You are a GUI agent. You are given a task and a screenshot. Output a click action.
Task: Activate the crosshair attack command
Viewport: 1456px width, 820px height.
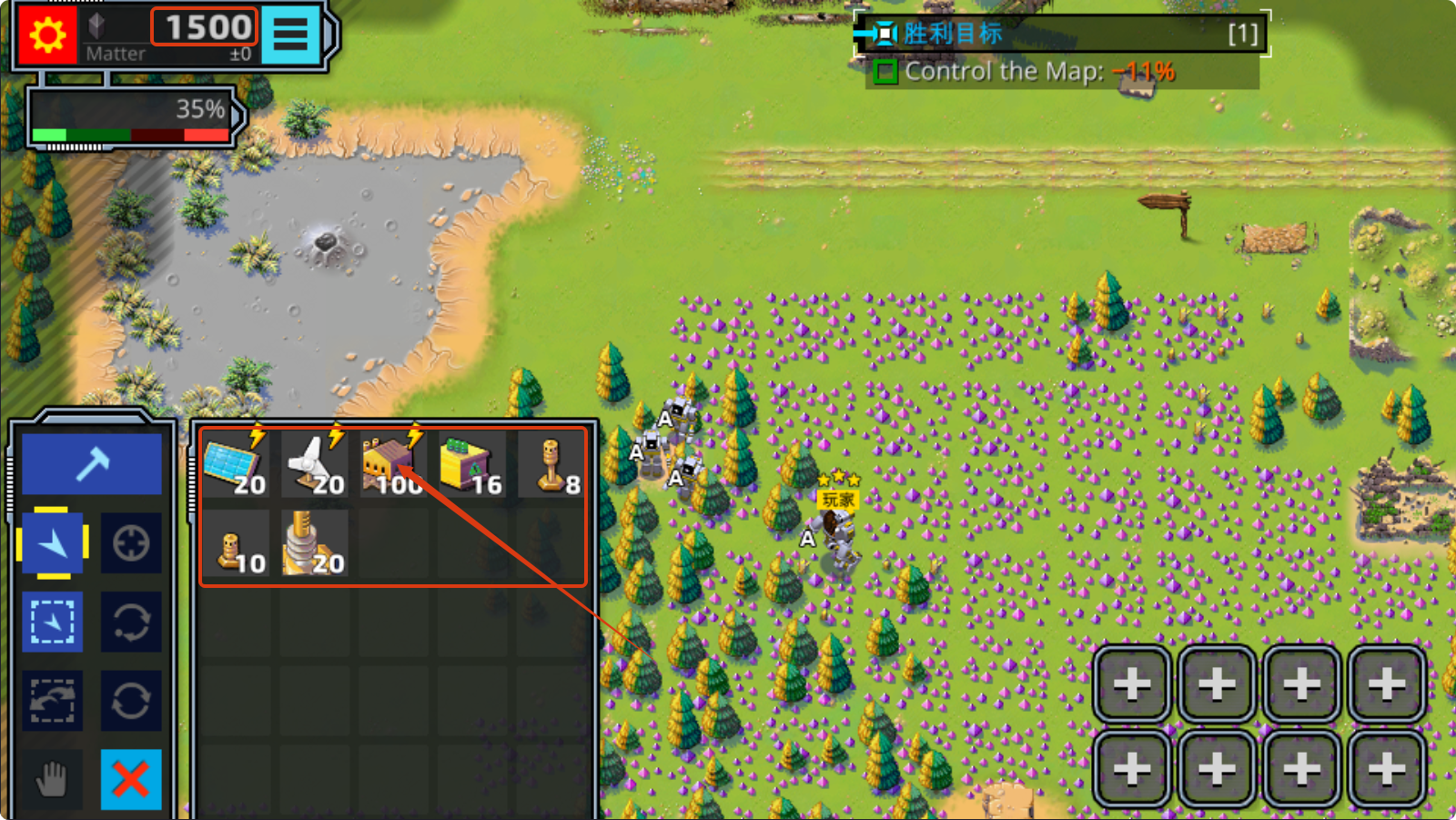tap(131, 543)
